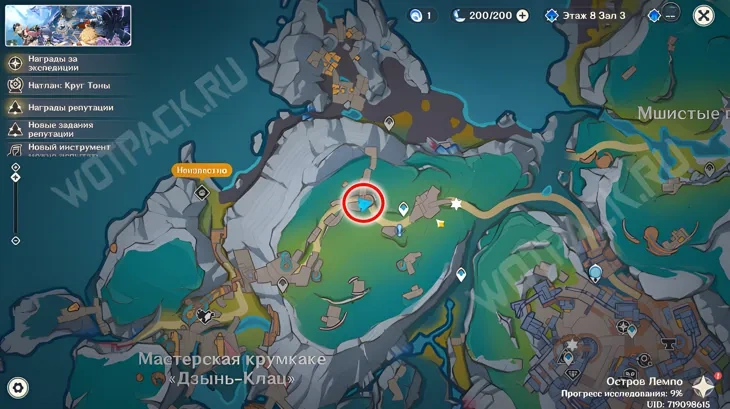Click the moon-shaped currency icon showing 1
Screen dimensions: 730x409
417,16
